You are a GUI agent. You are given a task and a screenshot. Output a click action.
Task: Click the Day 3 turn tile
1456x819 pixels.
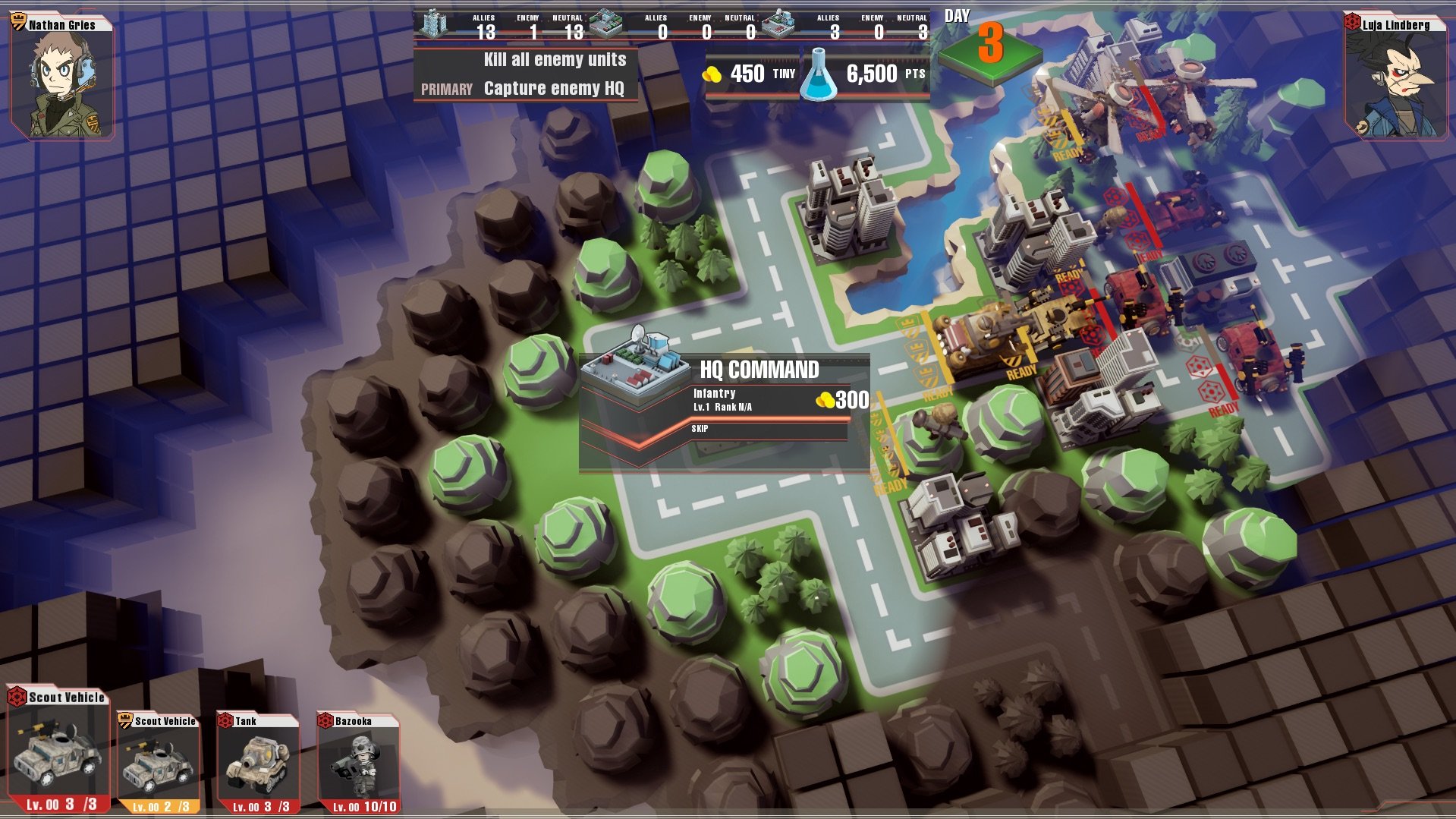coord(989,47)
